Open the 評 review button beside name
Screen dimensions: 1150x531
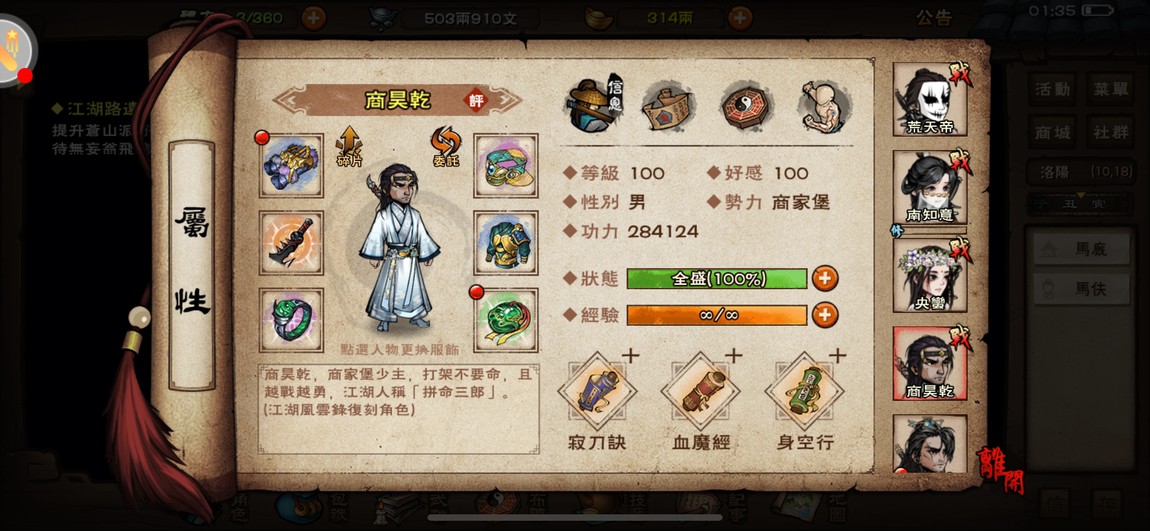(476, 100)
